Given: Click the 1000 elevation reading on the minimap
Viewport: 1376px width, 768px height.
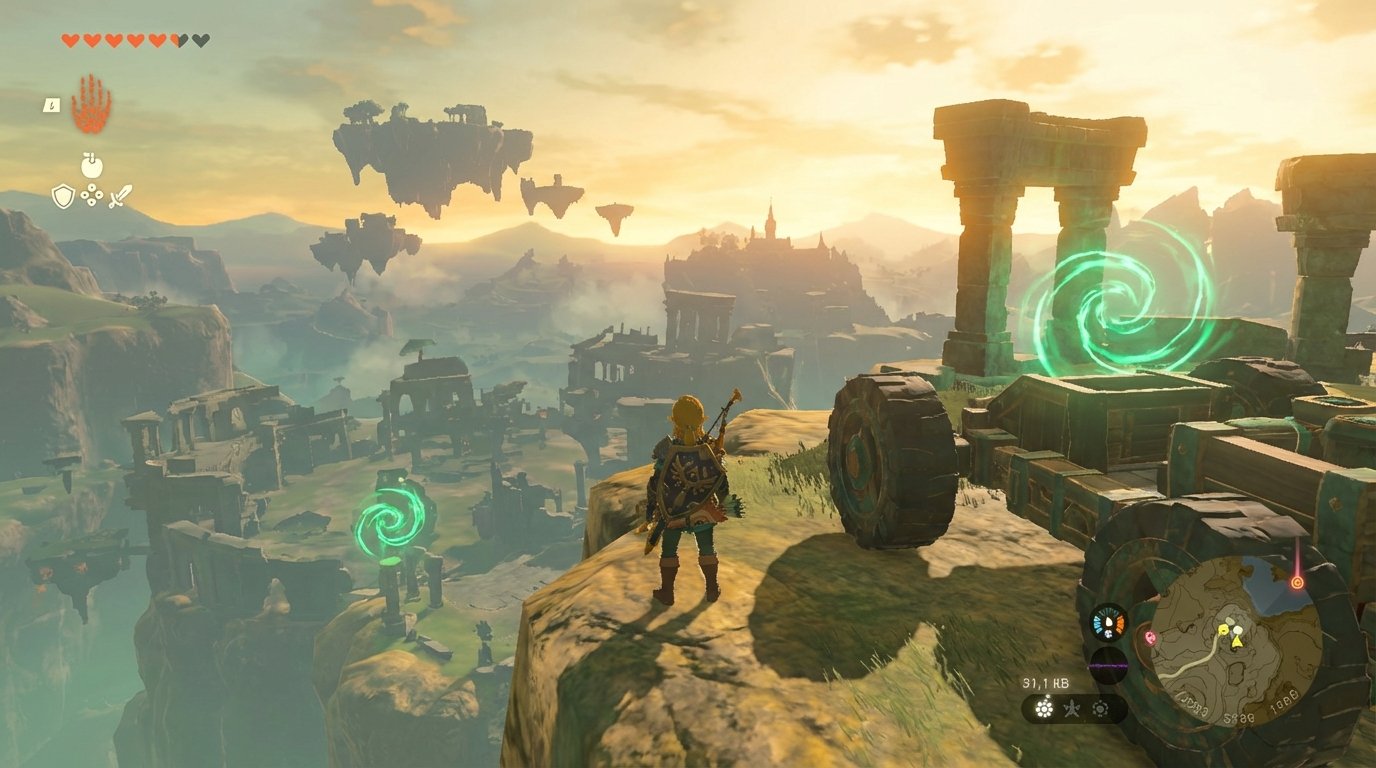Looking at the screenshot, I should (1283, 700).
